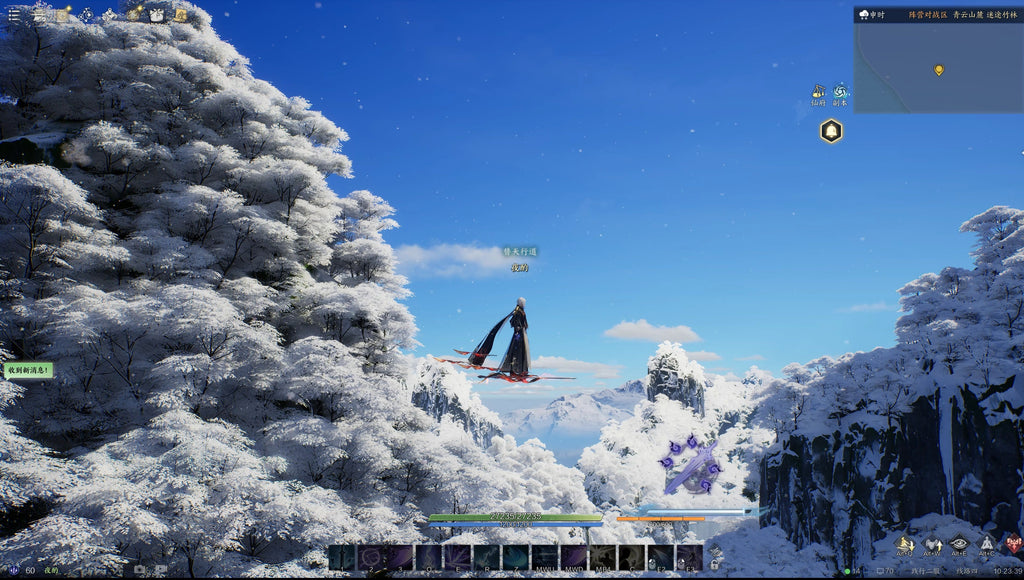Click the eye icon labeled Alt+E
Viewport: 1024px width, 580px height.
pyautogui.click(x=959, y=544)
